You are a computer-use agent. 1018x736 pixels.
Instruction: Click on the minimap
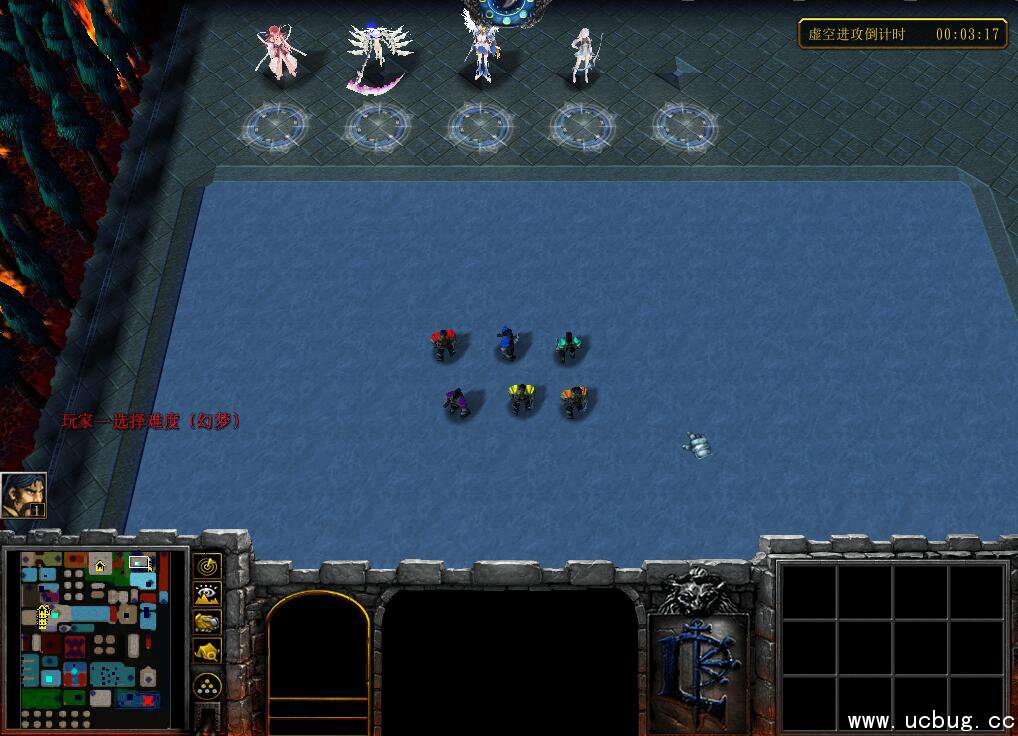pos(97,639)
